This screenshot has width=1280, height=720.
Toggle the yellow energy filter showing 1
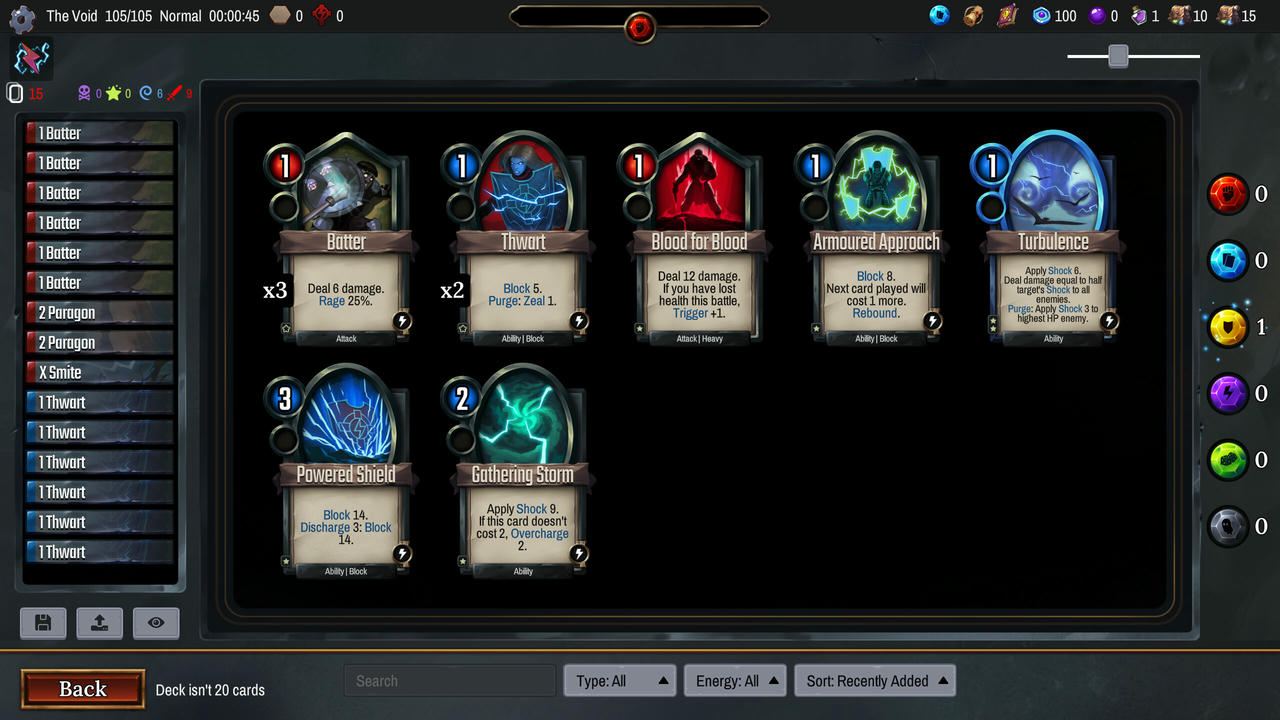click(x=1228, y=327)
